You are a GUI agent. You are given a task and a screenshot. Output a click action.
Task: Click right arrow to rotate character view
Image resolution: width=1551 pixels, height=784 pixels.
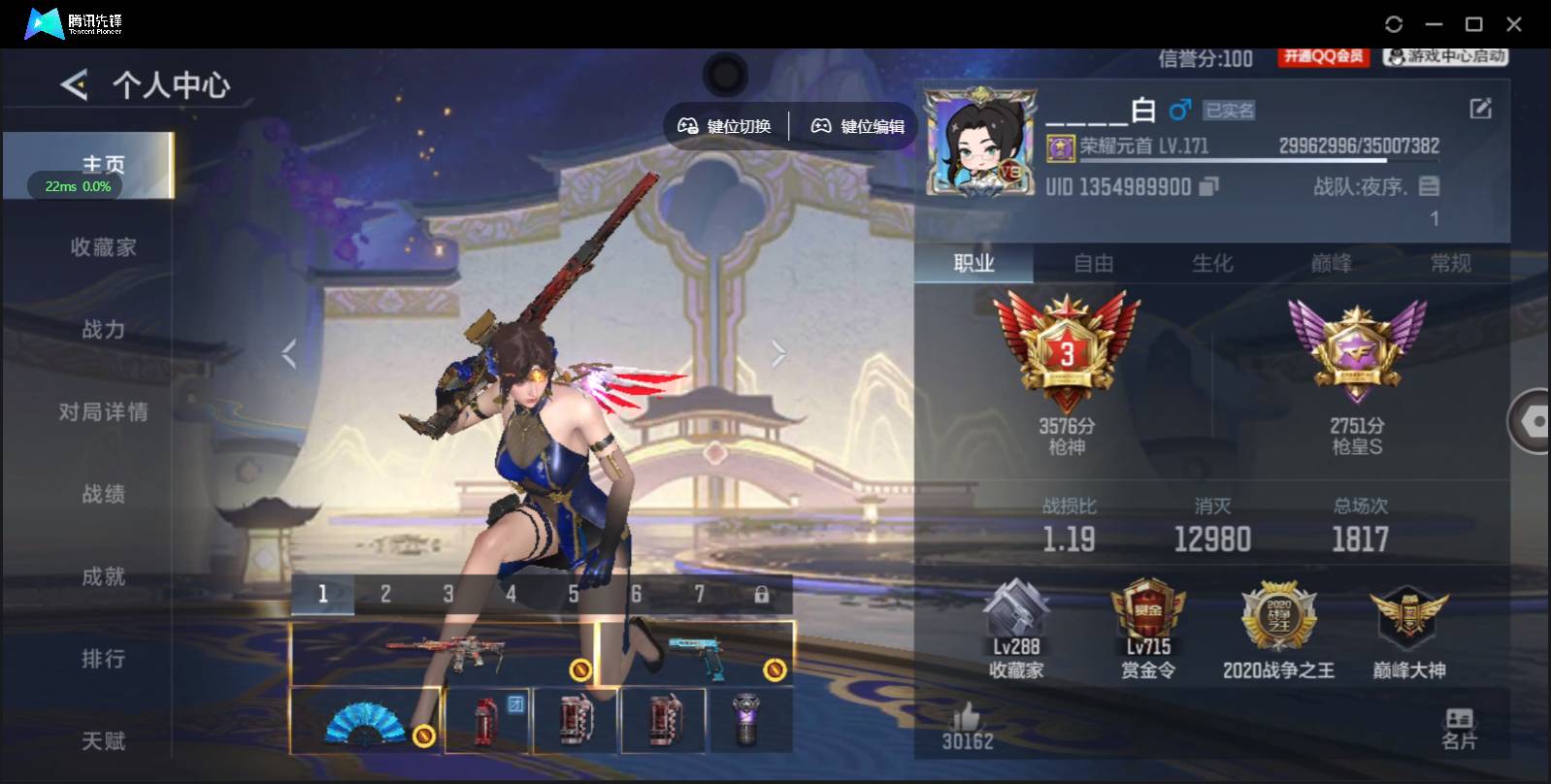(x=777, y=353)
